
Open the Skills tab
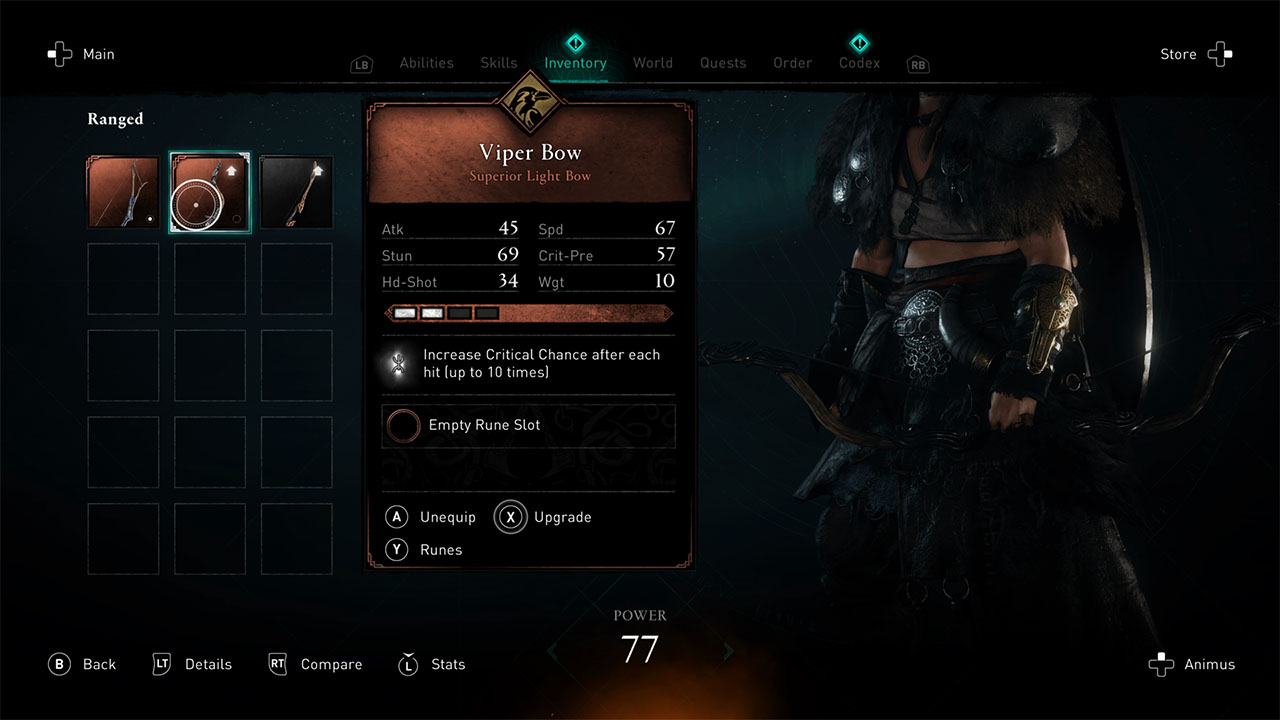coord(498,63)
